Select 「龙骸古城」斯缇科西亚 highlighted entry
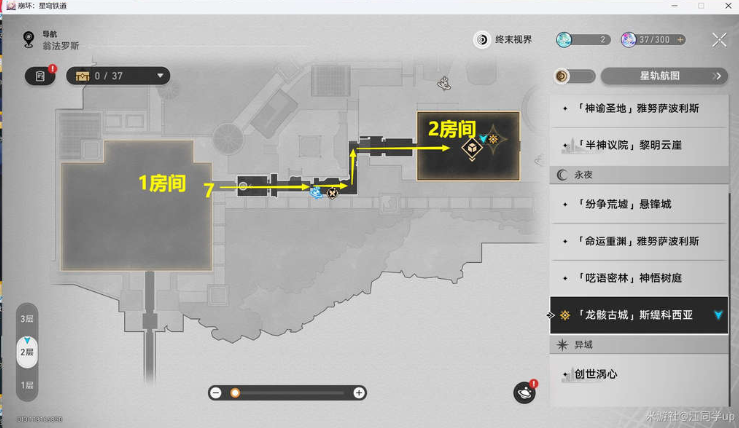 639,314
